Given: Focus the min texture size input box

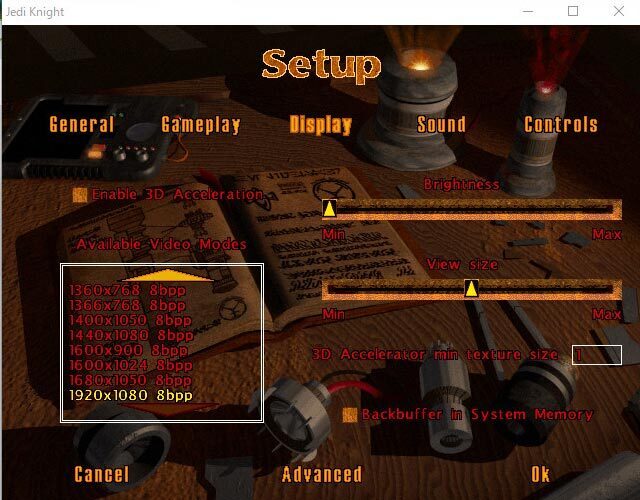Looking at the screenshot, I should (x=596, y=355).
